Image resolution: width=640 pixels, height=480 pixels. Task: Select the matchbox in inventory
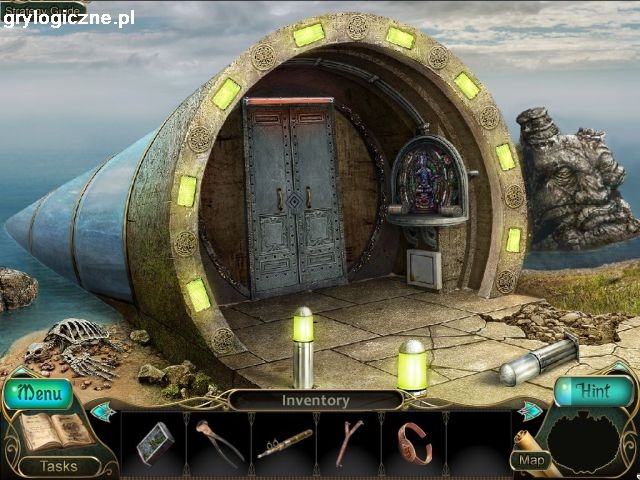click(153, 441)
